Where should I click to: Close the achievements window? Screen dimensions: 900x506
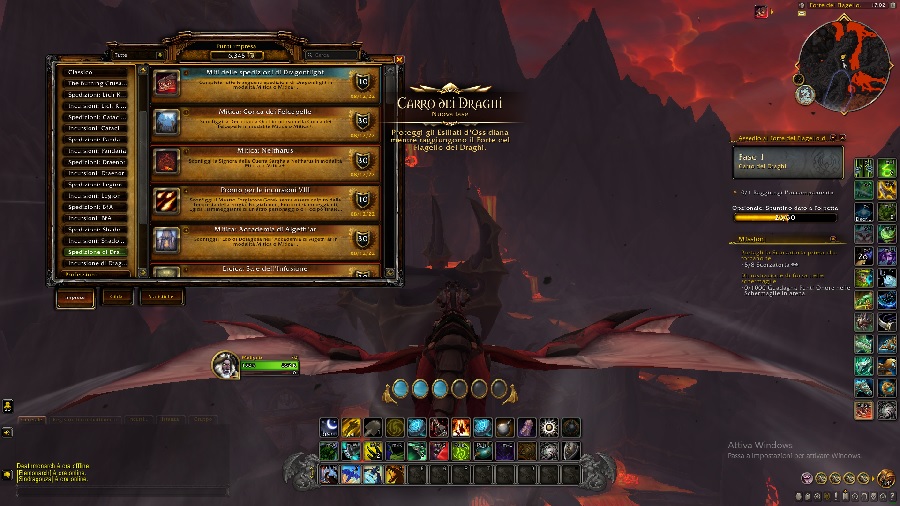click(399, 59)
